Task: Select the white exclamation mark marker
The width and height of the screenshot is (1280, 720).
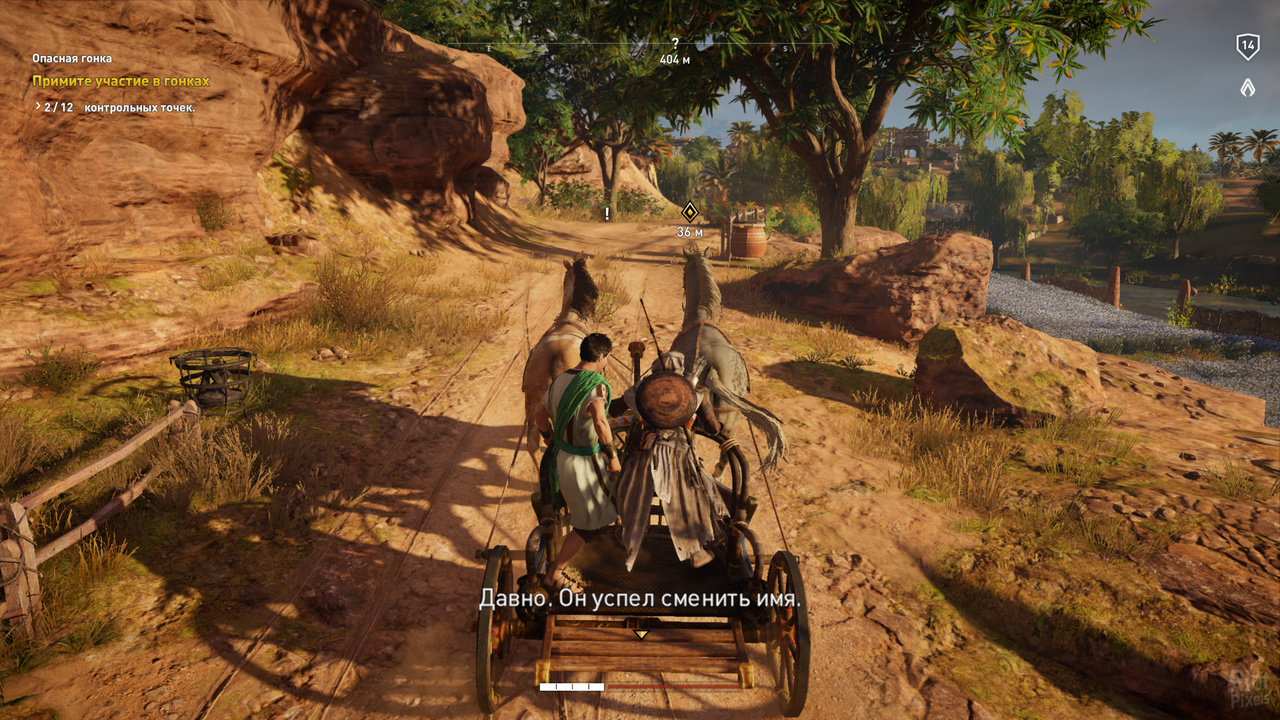Action: click(x=606, y=213)
